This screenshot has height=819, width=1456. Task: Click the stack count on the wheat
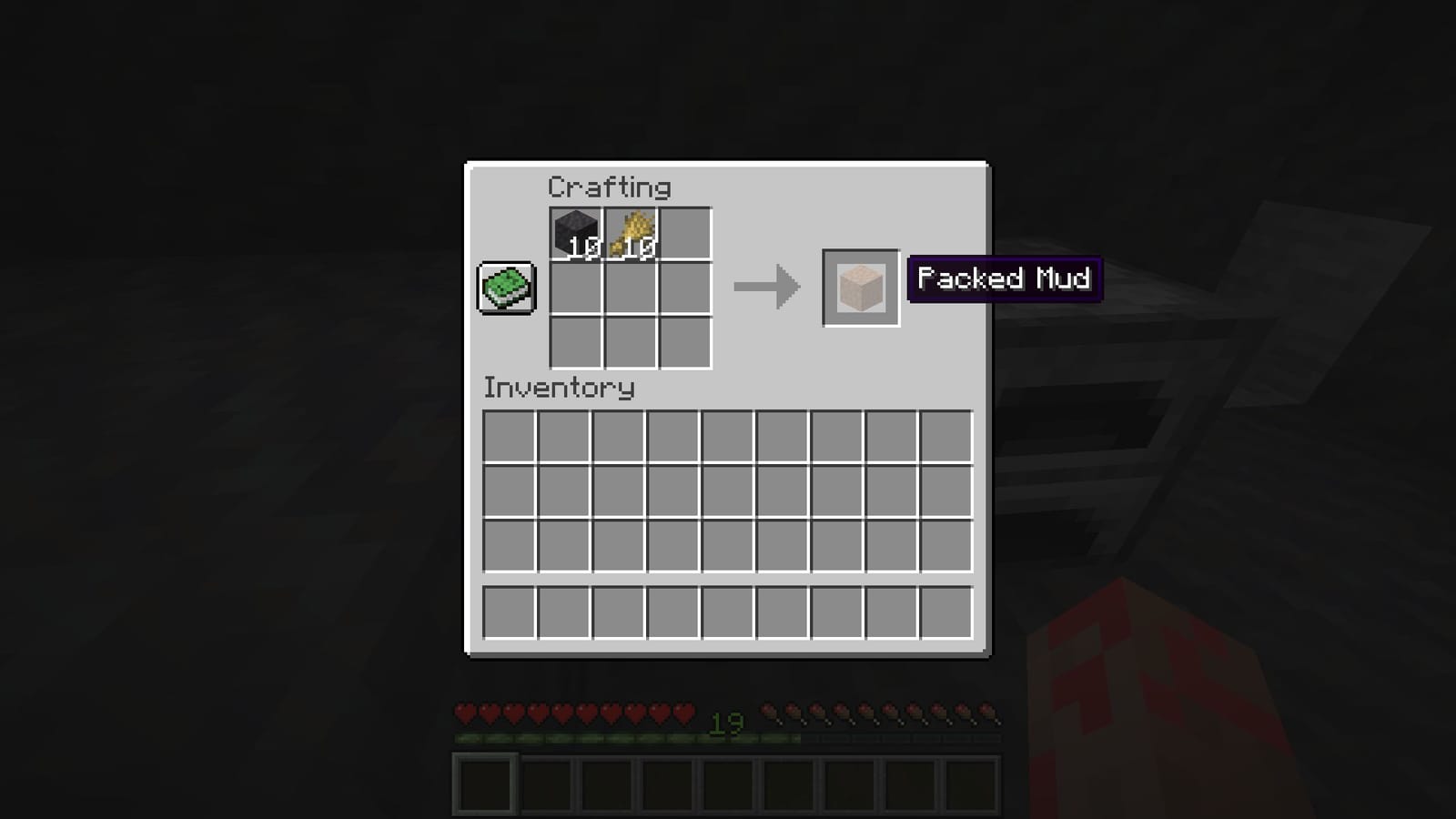642,248
